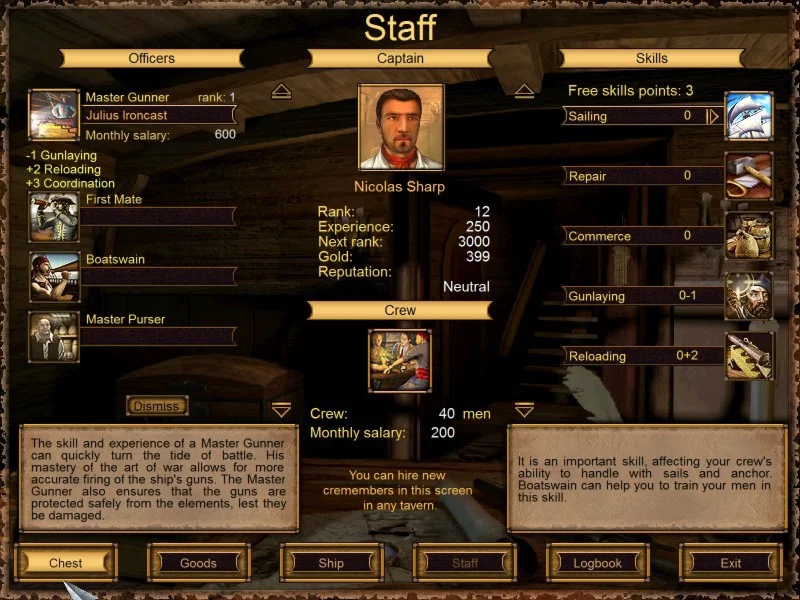This screenshot has width=800, height=600.
Task: Dismiss the selected officer
Action: coord(157,406)
